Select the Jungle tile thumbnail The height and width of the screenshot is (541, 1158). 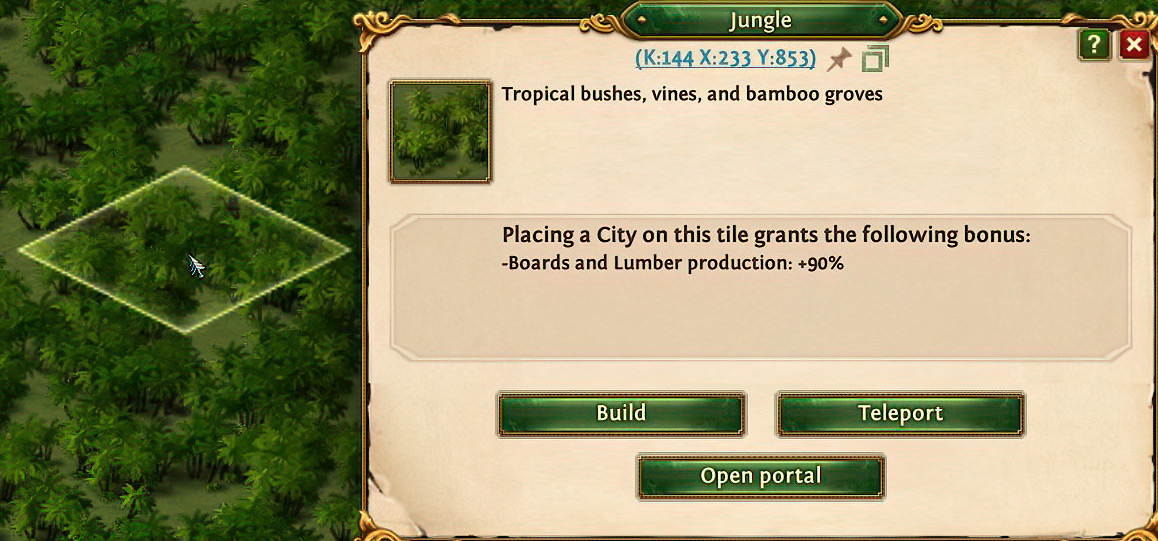440,132
